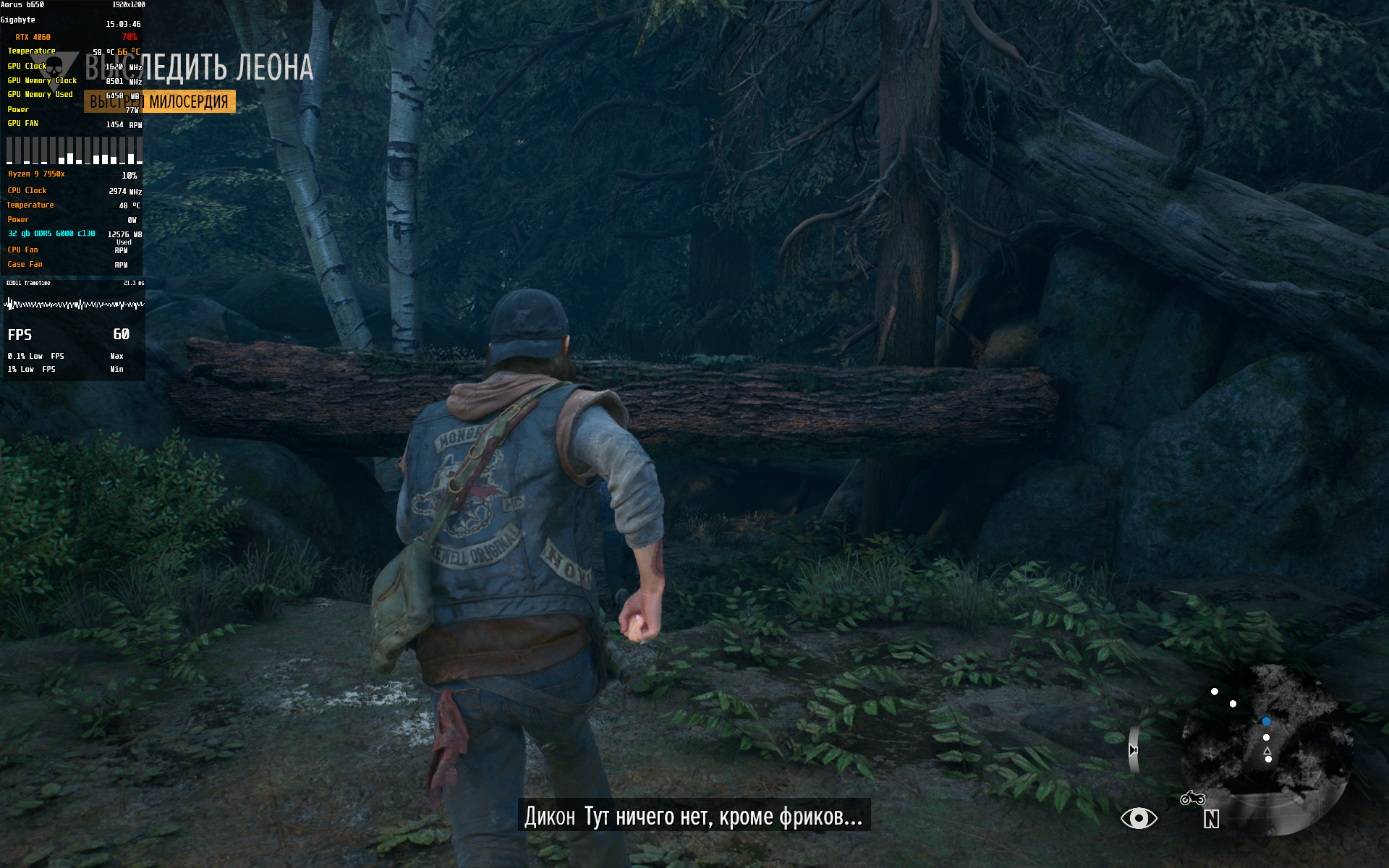Click the motorcycle marker on the minimap

click(x=1192, y=798)
